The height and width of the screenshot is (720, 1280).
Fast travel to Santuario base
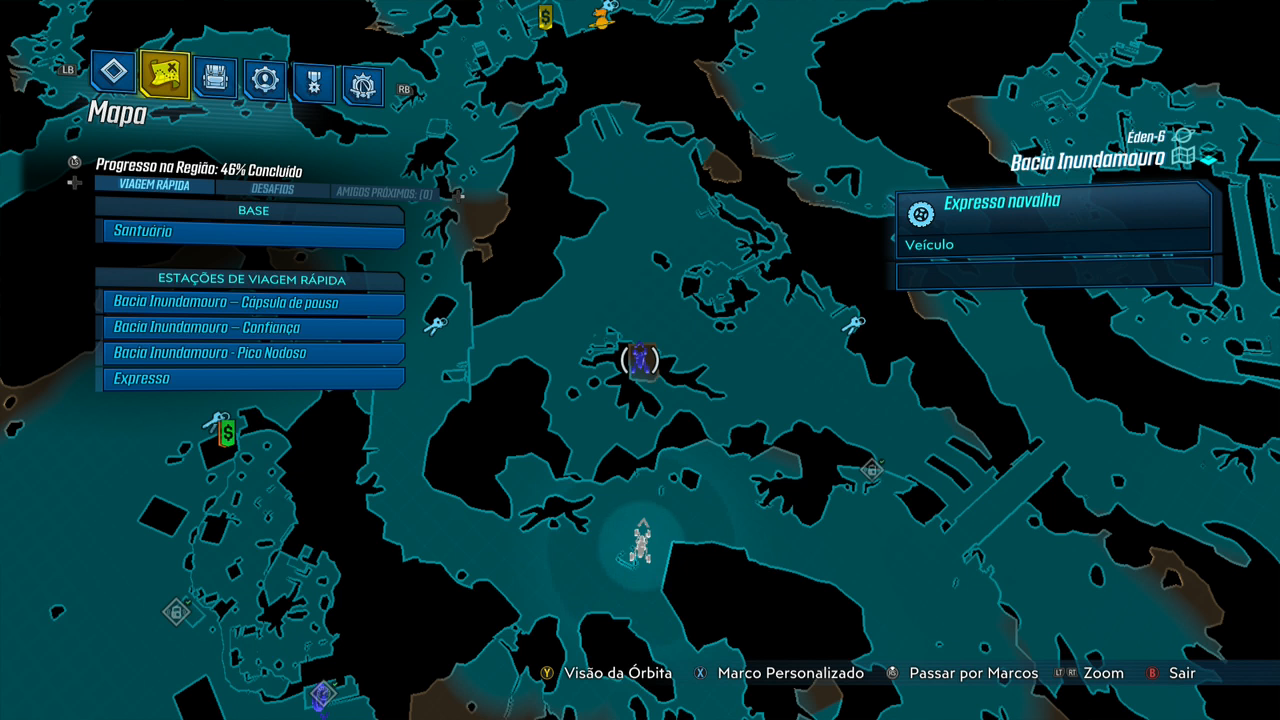pyautogui.click(x=254, y=232)
